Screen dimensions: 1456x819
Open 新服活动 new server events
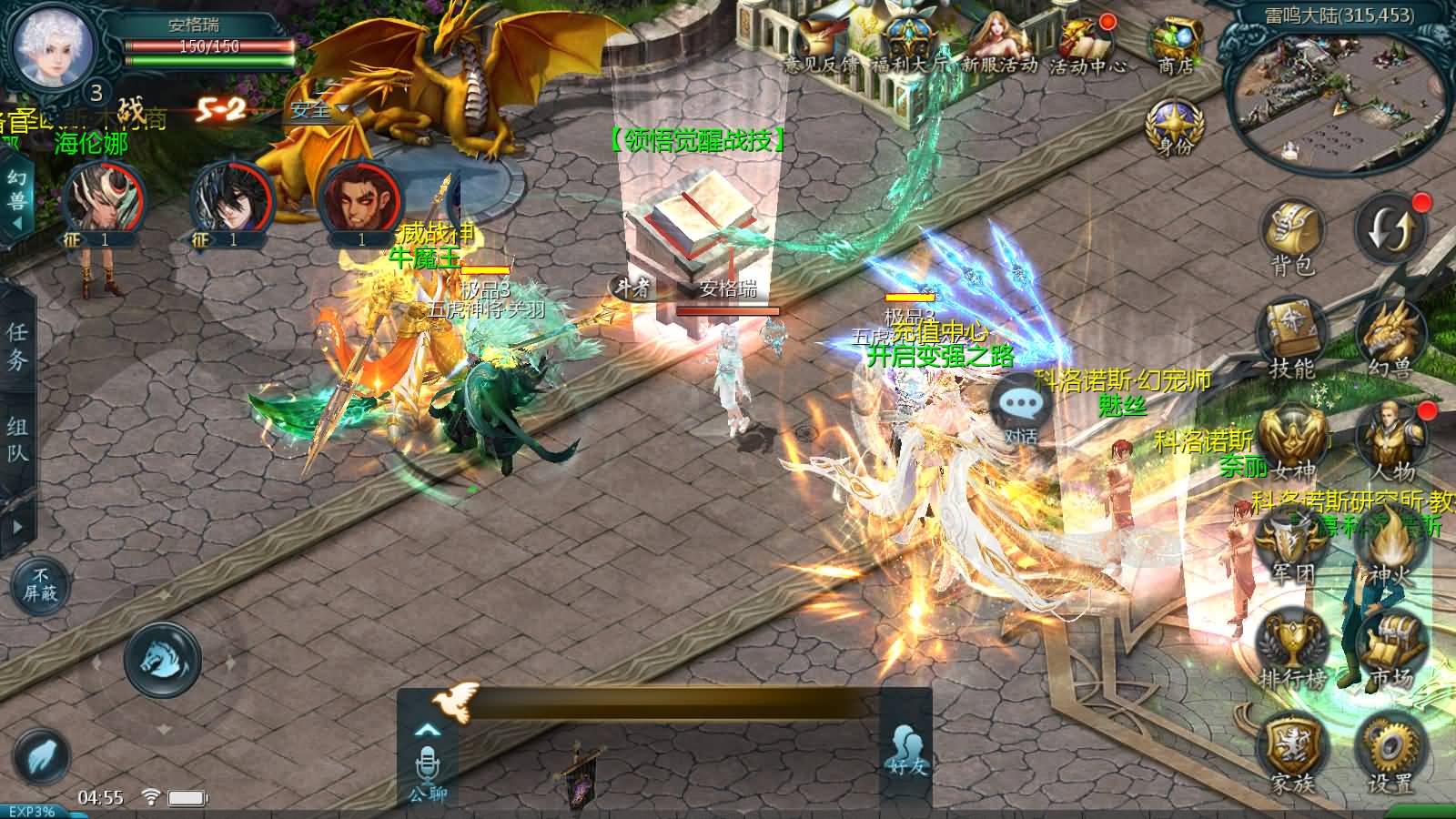[999, 44]
